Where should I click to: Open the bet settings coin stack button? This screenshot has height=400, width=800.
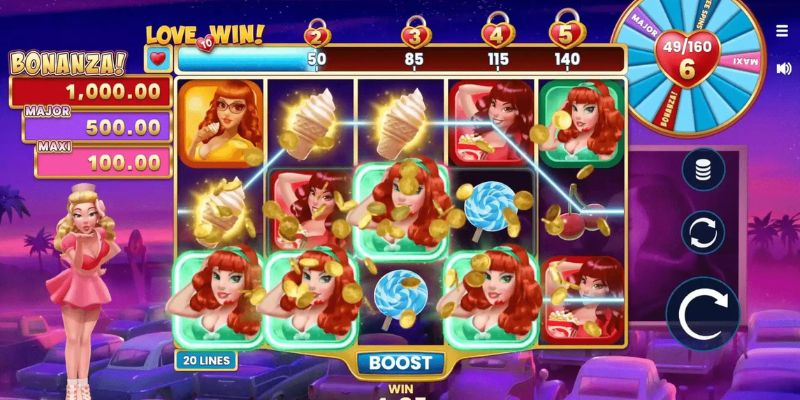[703, 168]
